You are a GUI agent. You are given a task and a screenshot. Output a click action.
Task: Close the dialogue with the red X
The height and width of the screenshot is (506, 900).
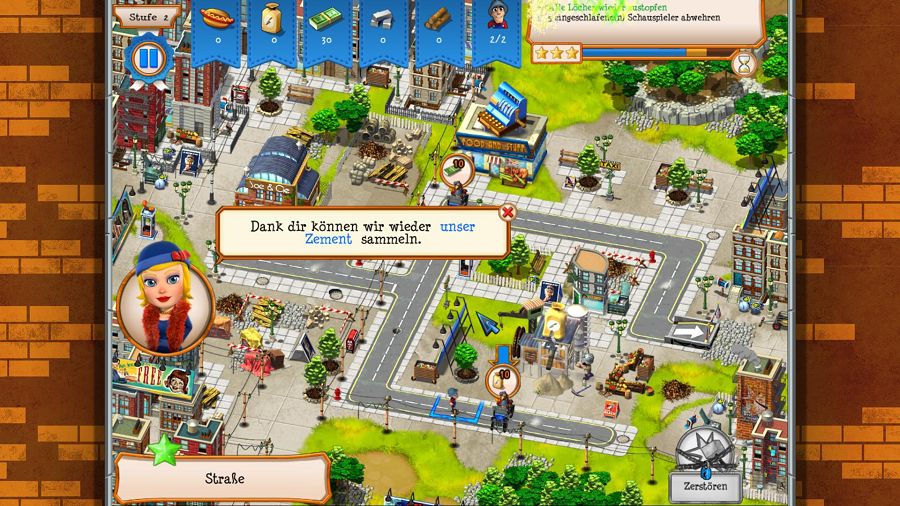coord(507,212)
